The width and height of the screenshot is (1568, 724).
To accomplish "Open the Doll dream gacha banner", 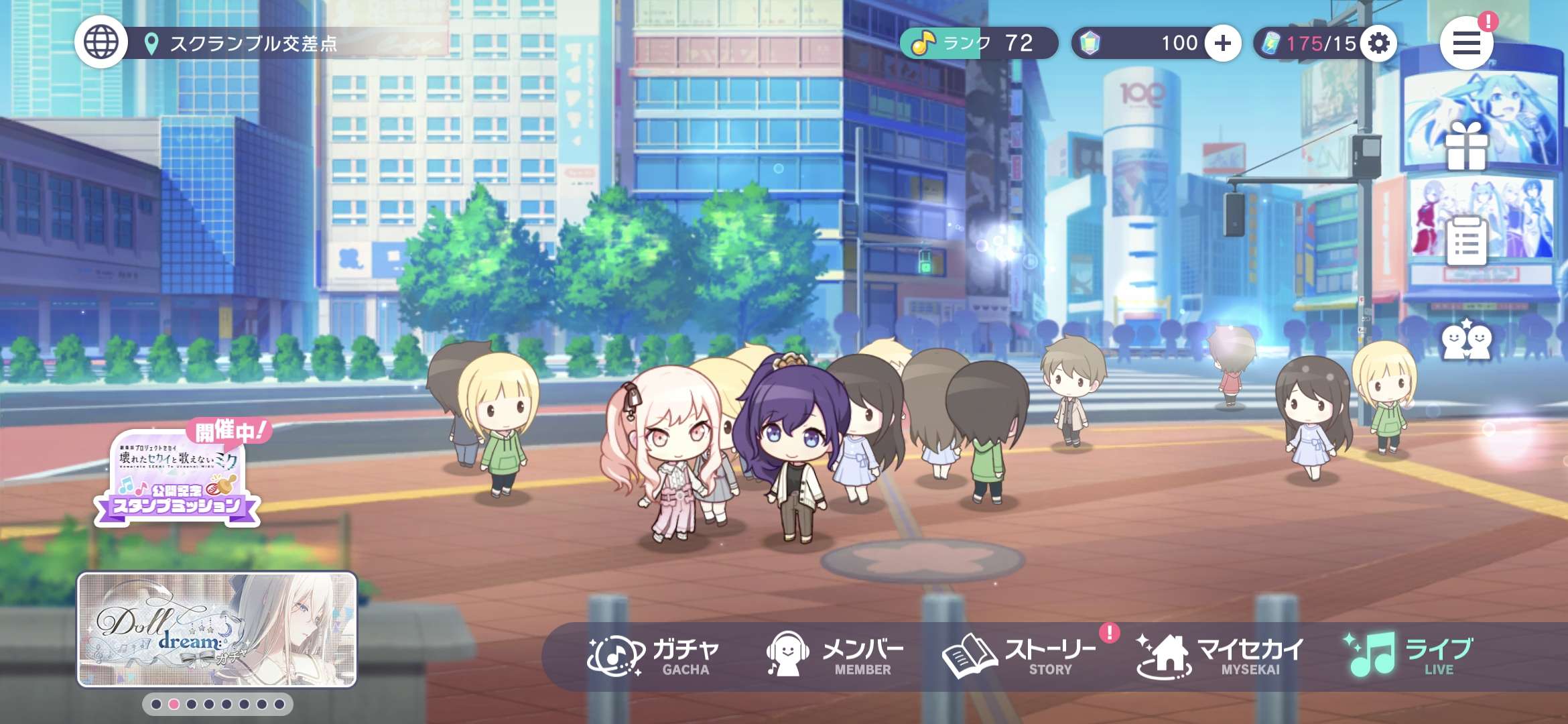I will 217,629.
